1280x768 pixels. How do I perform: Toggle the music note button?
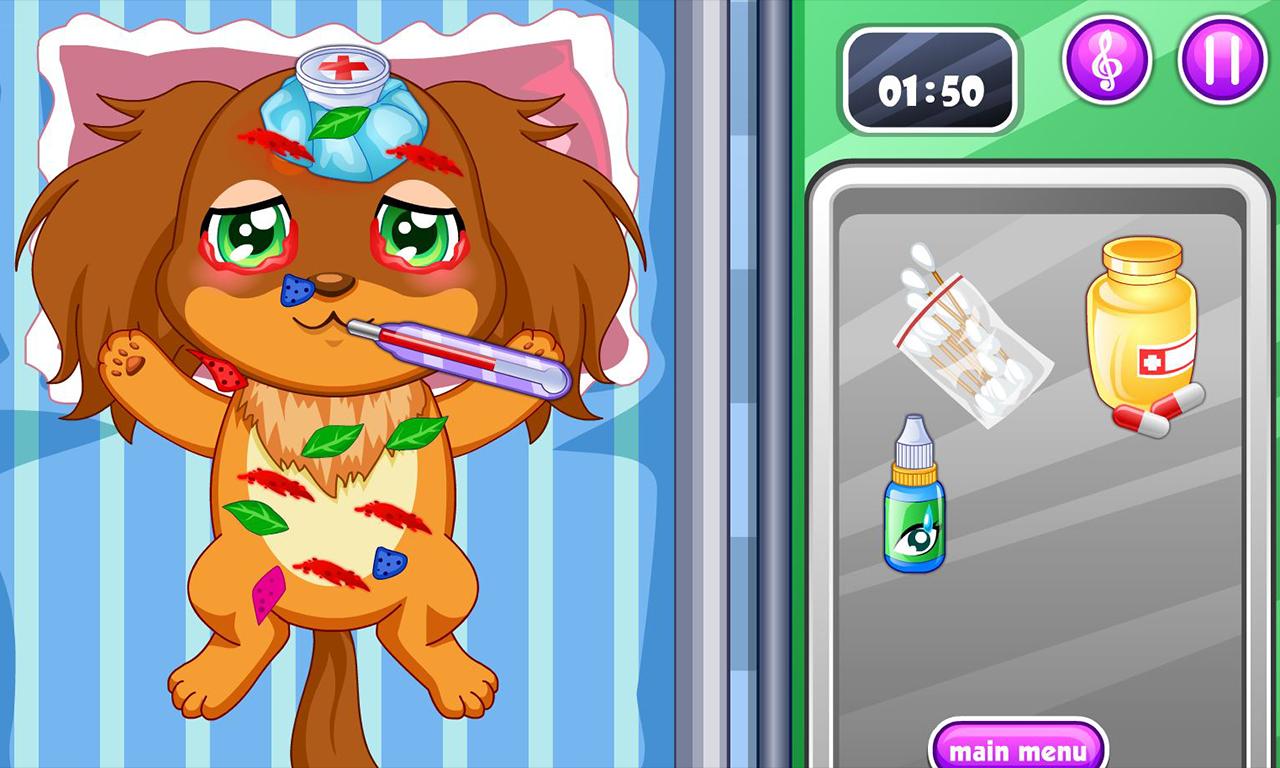coord(1106,60)
